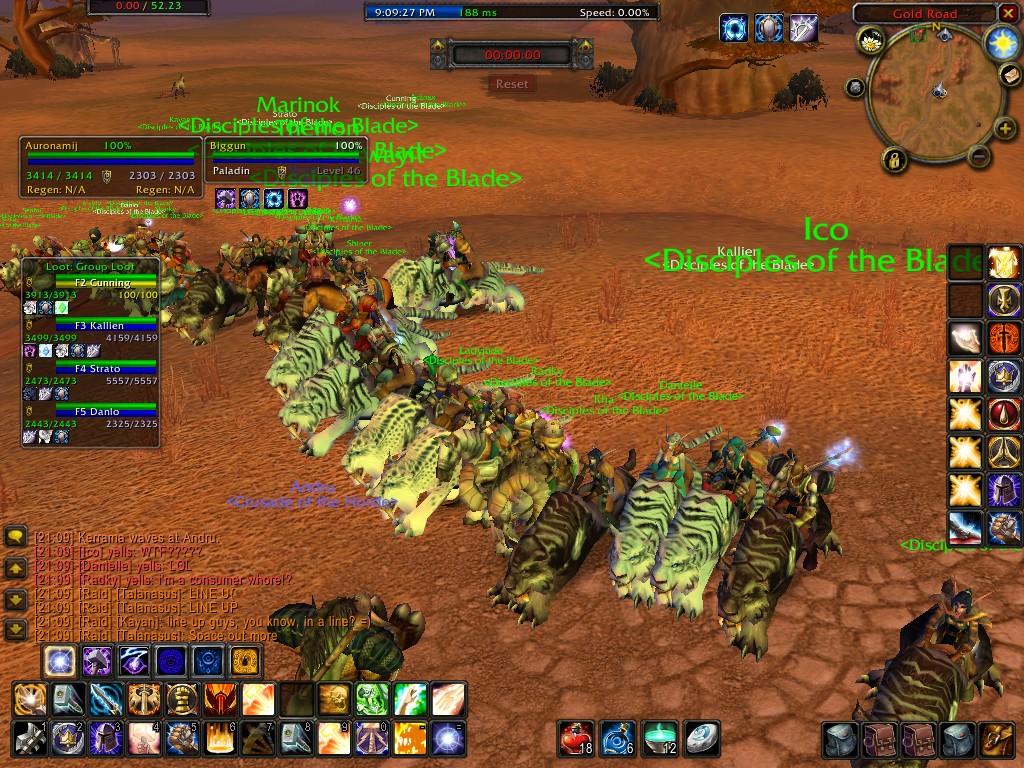Screen dimensions: 1024x768
Task: Cast the green skull spell on the action bar
Action: coord(371,698)
